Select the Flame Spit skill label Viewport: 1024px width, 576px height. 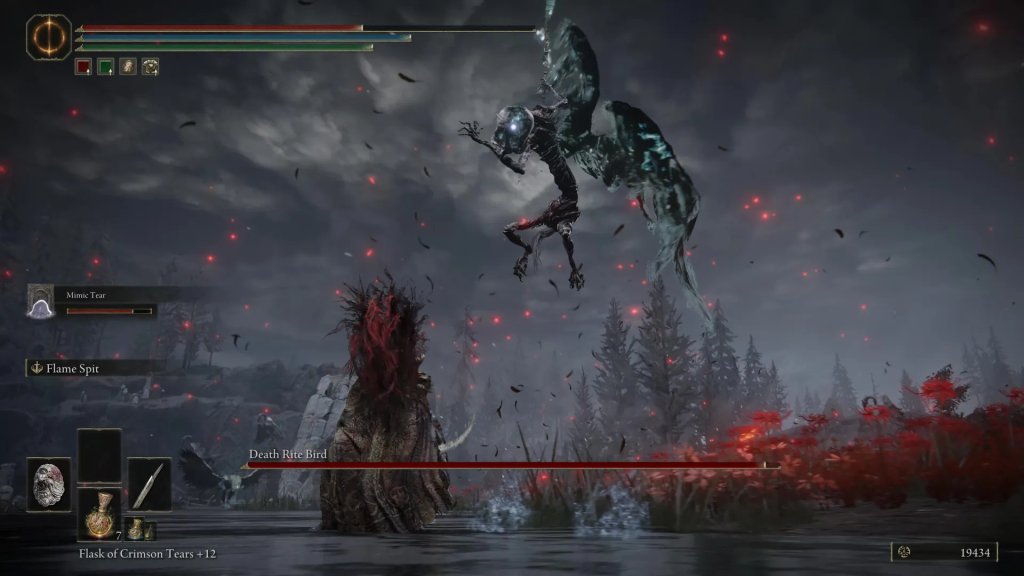(x=74, y=368)
